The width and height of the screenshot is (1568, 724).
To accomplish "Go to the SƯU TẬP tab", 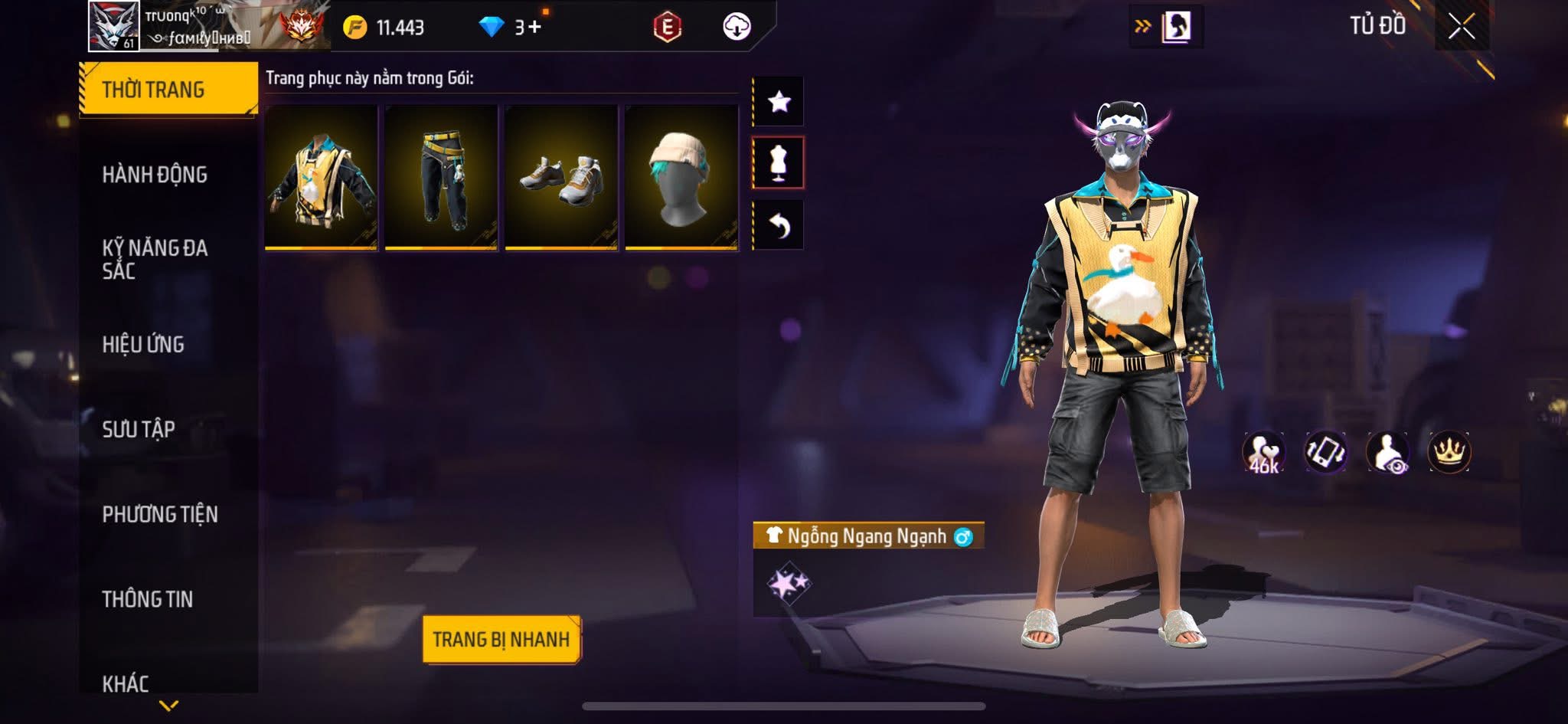I will 139,429.
